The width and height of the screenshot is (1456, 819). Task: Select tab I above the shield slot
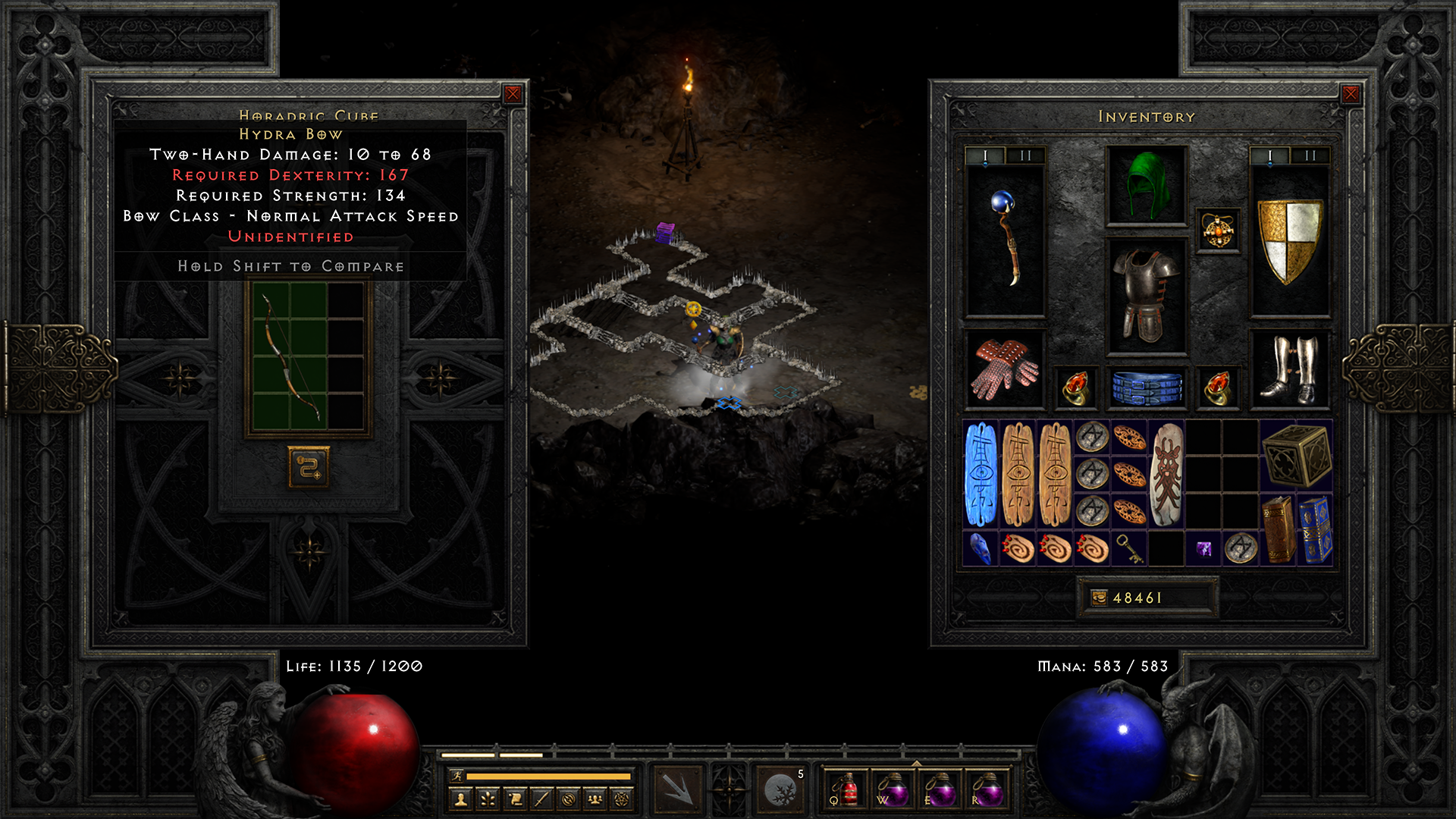pos(1270,156)
